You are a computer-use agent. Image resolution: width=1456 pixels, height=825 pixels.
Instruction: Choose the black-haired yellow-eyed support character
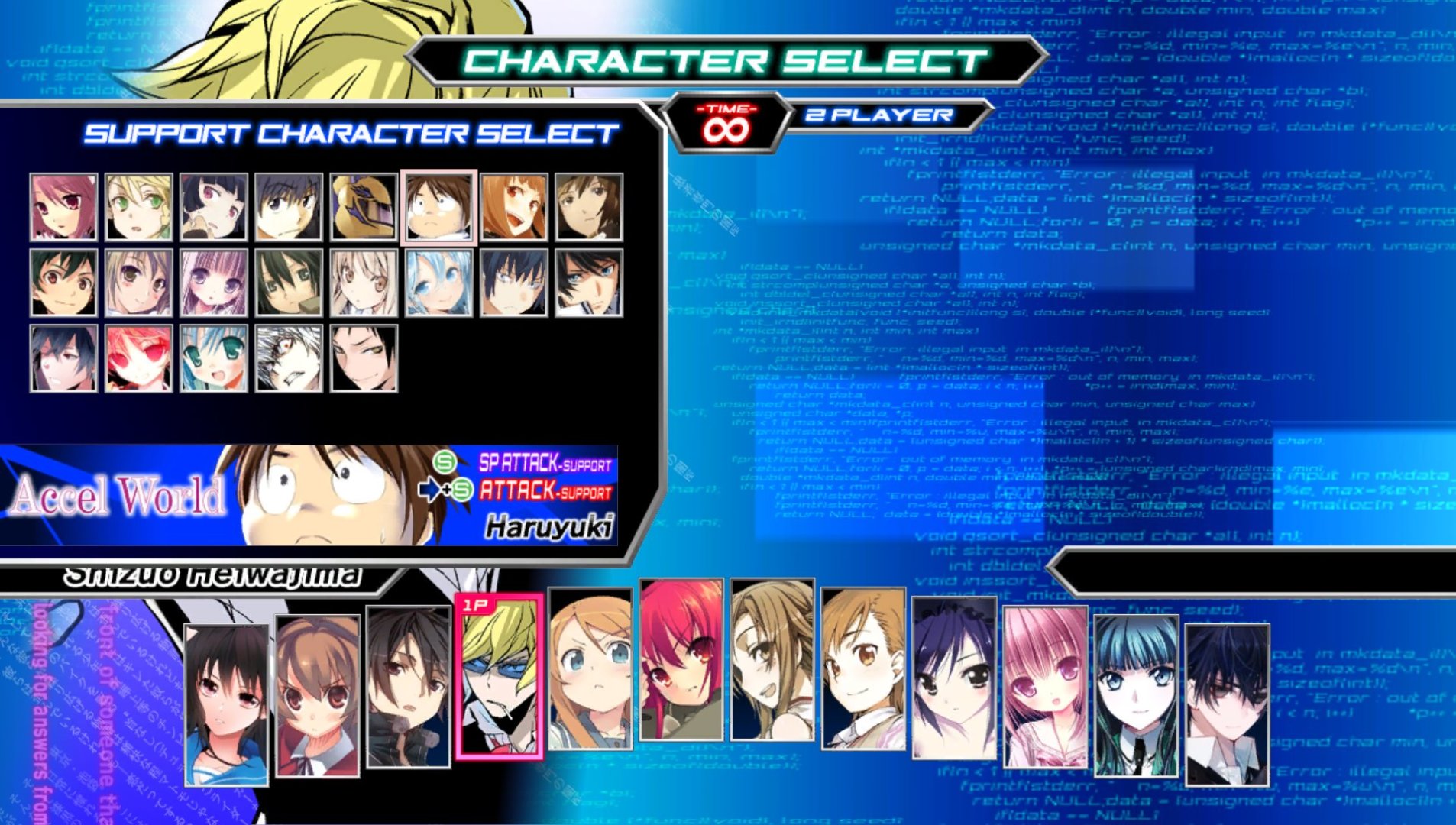pyautogui.click(x=364, y=358)
